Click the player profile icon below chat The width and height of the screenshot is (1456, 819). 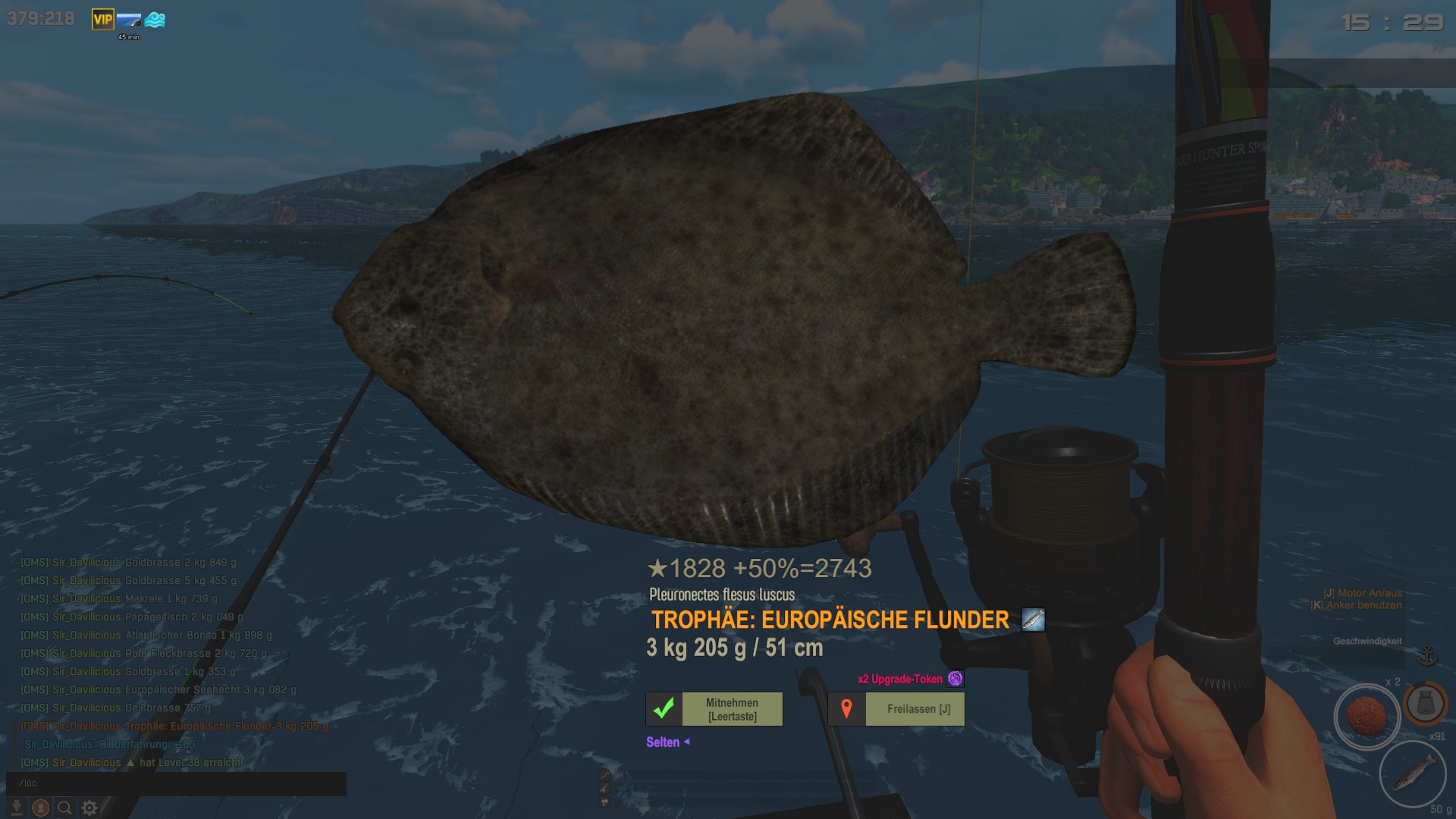click(41, 808)
